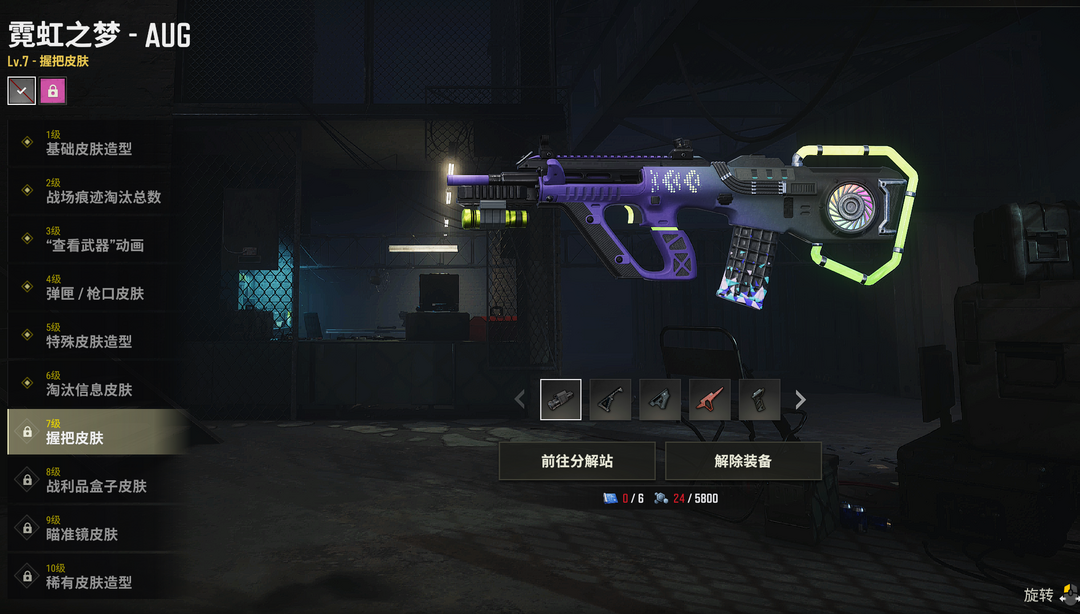
Task: Show previous attachments with left arrow
Action: pos(519,400)
